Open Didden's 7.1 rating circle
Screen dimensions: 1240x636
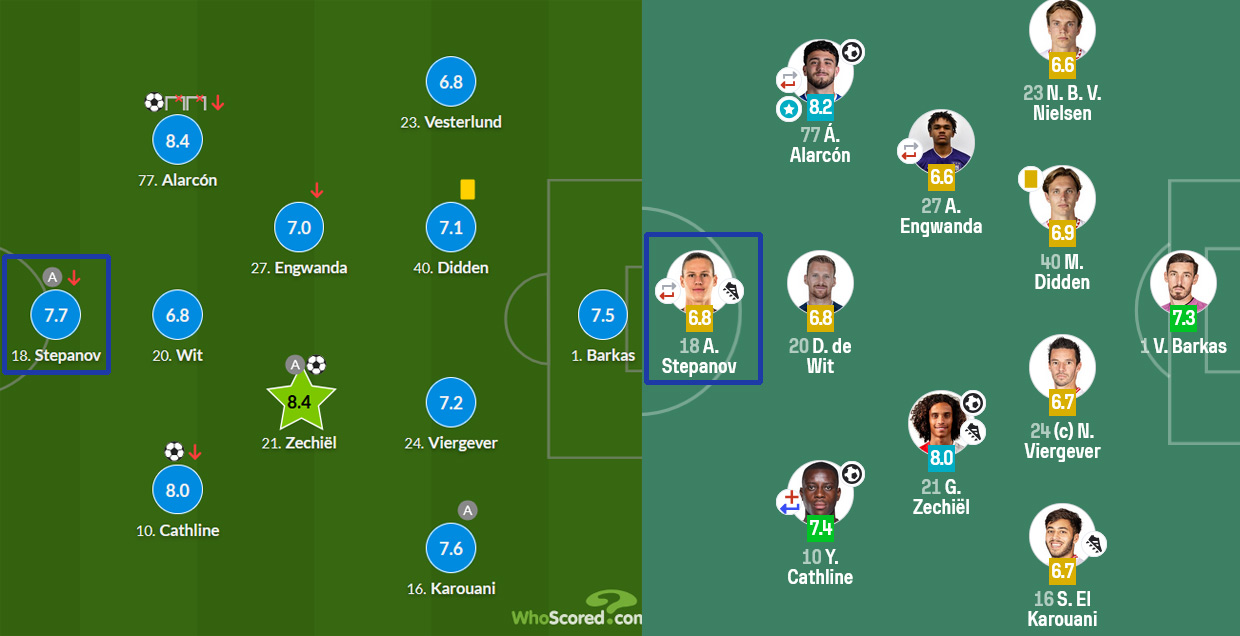[451, 228]
